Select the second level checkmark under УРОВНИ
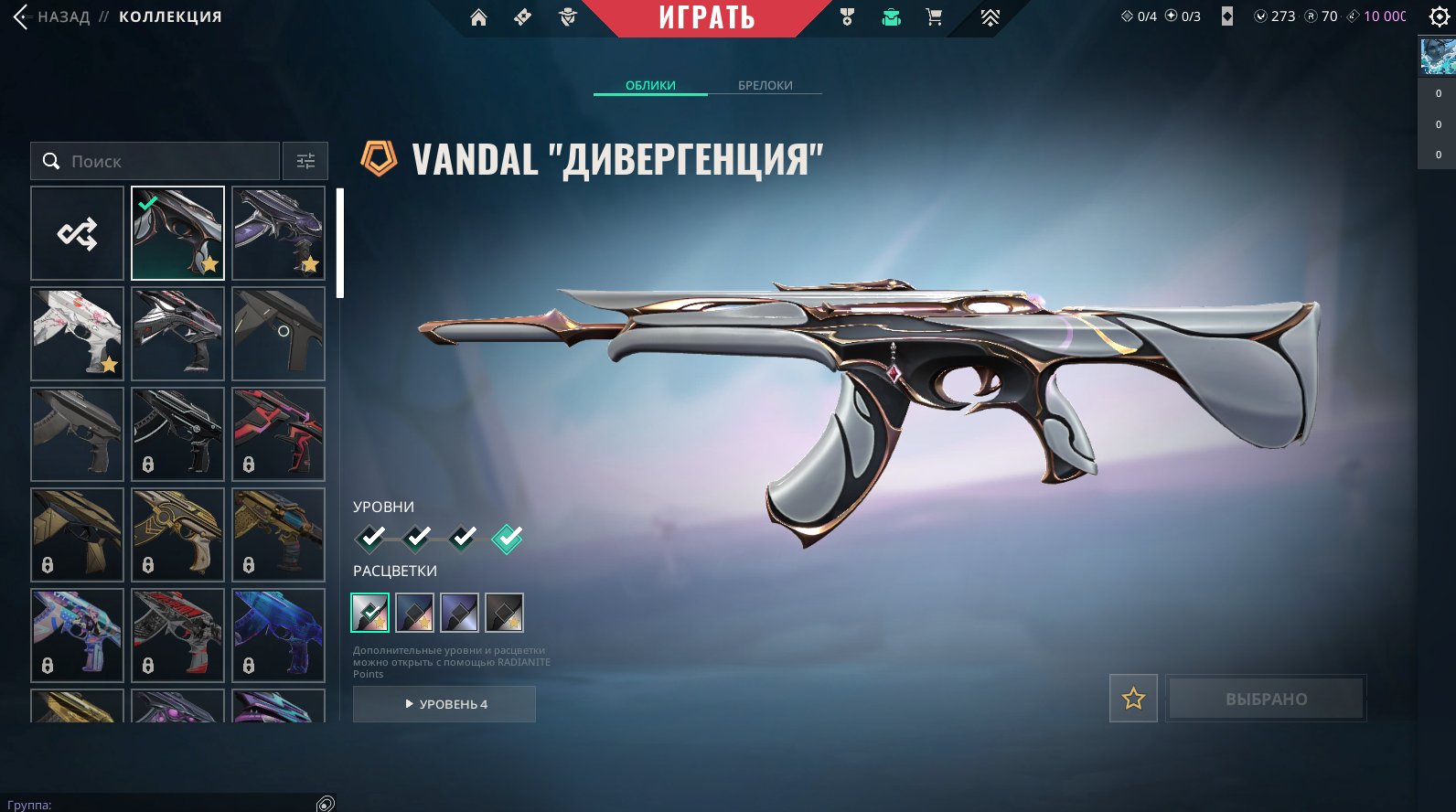Viewport: 1456px width, 812px height. (416, 540)
